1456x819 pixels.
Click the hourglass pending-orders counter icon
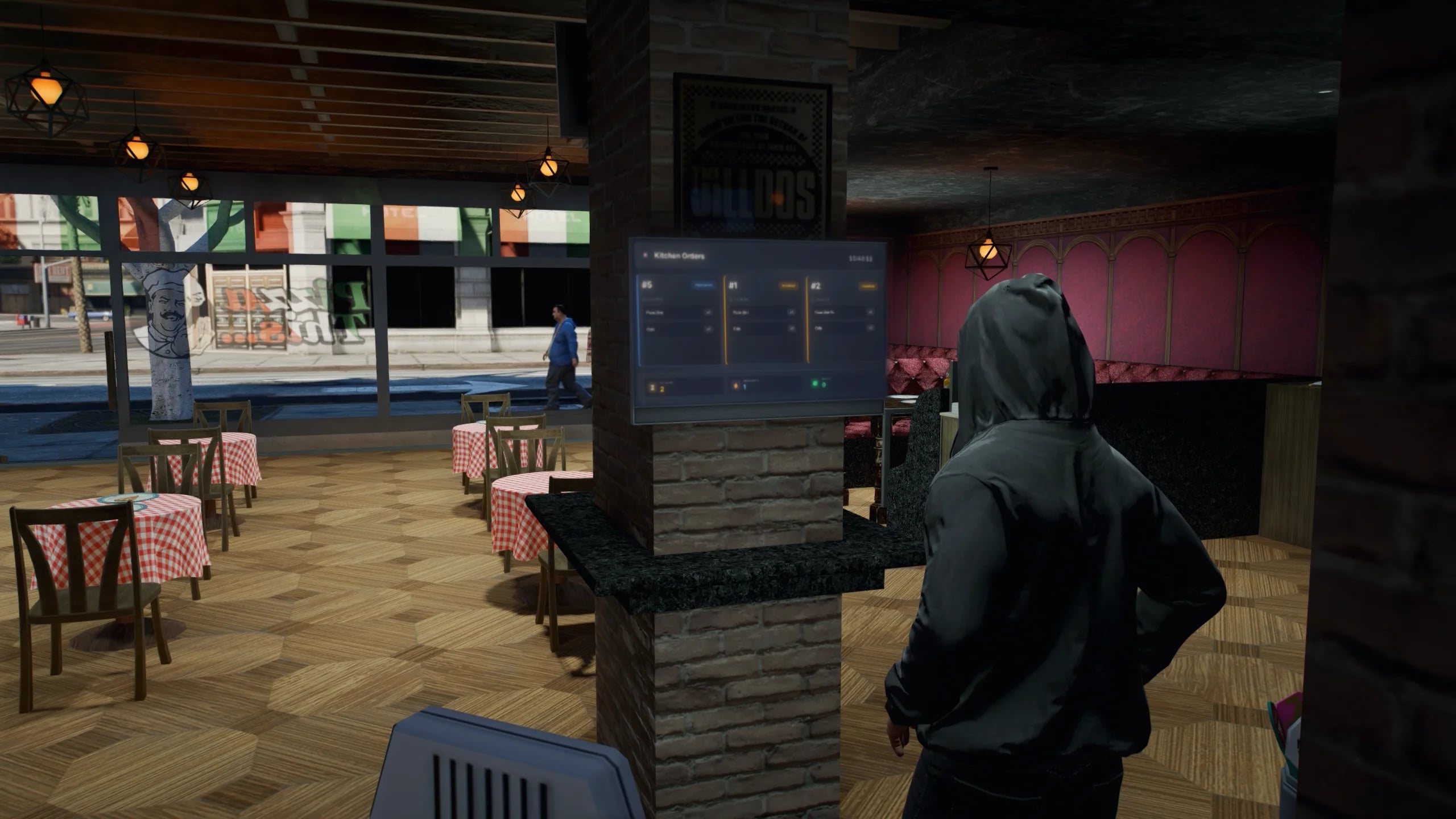point(652,386)
